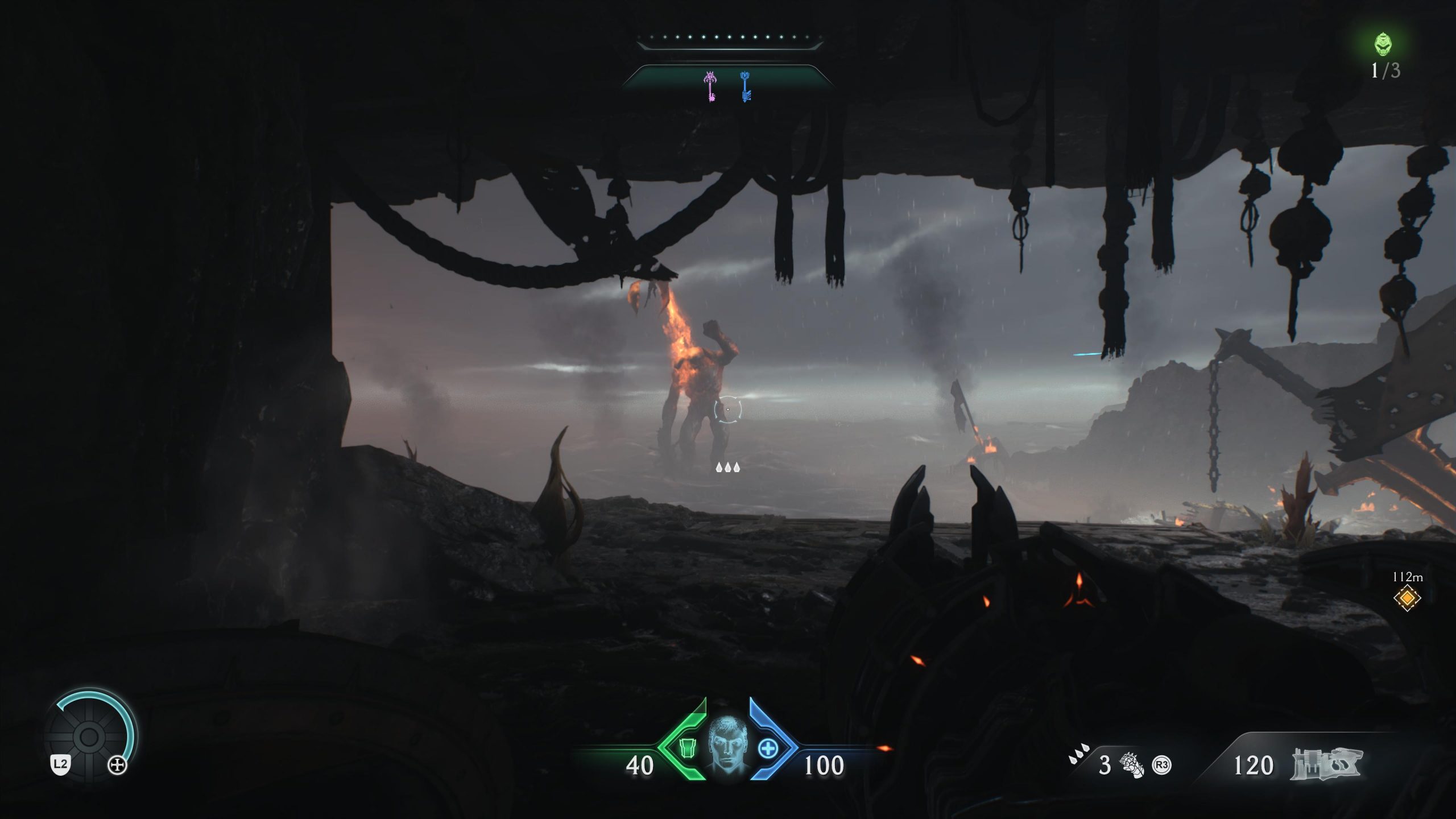Select the pink skull key icon

[x=710, y=87]
